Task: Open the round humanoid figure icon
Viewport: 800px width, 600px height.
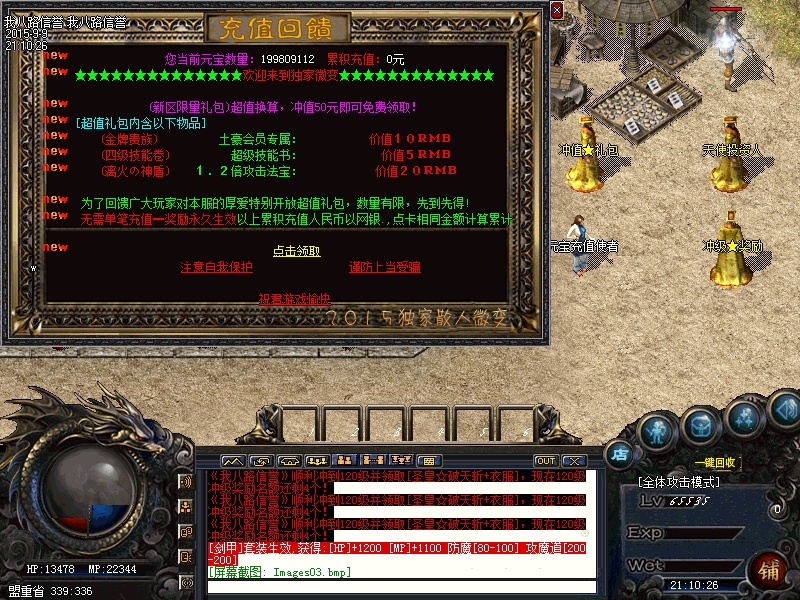Action: [656, 431]
